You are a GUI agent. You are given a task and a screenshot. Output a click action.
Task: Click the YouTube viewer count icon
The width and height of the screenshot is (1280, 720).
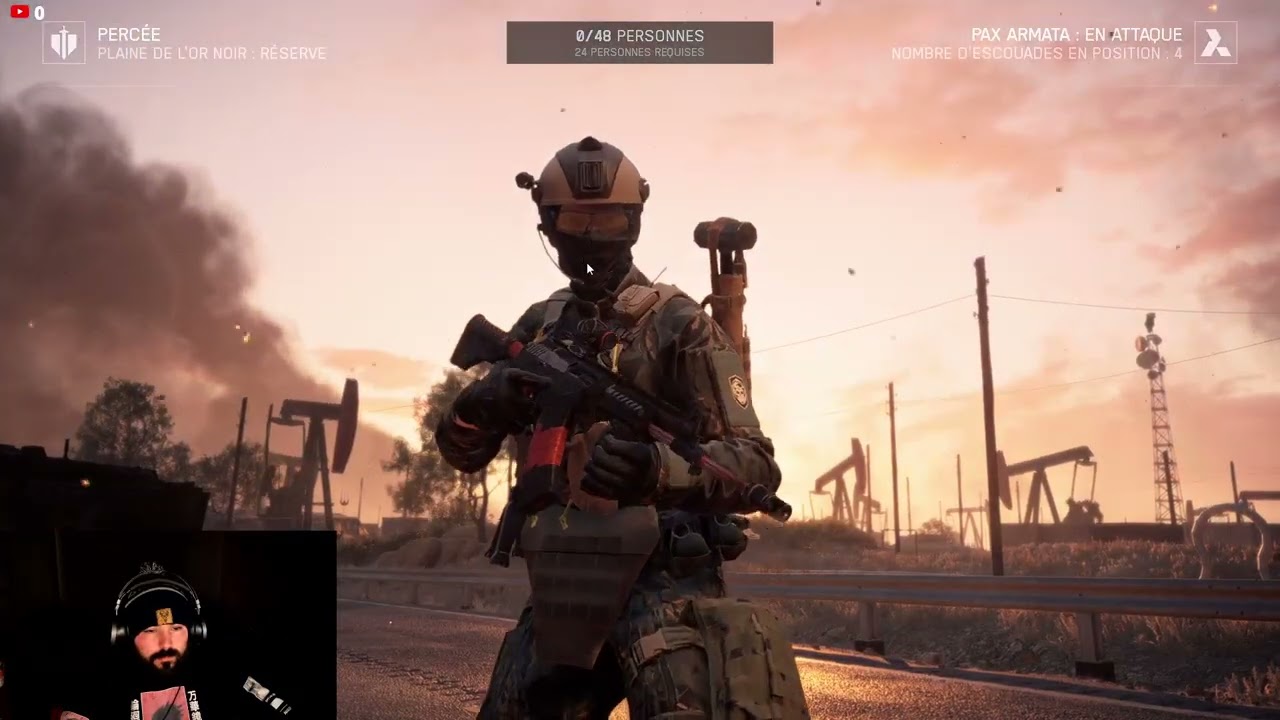tap(19, 12)
